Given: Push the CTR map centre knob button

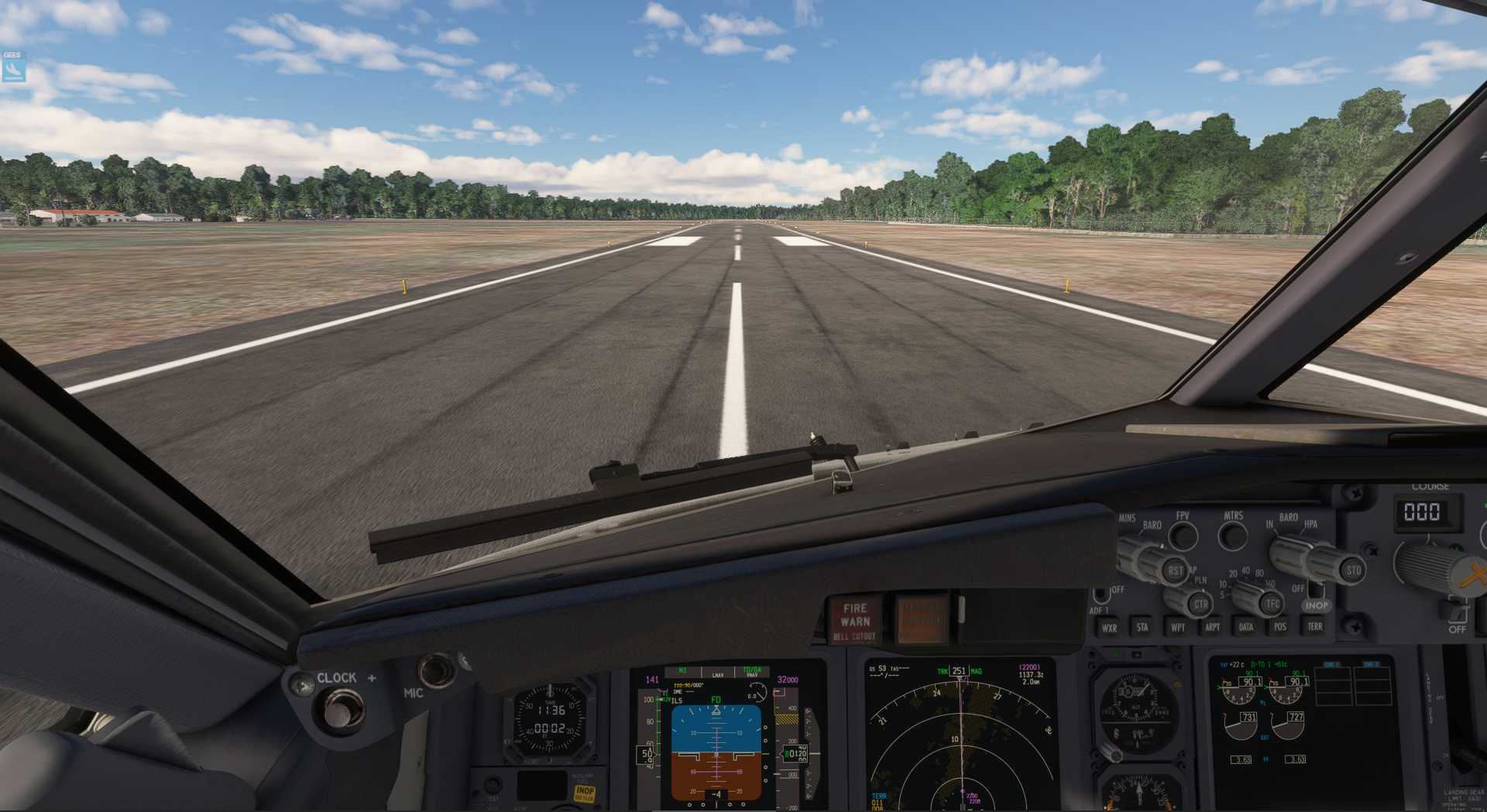Looking at the screenshot, I should tap(1200, 604).
